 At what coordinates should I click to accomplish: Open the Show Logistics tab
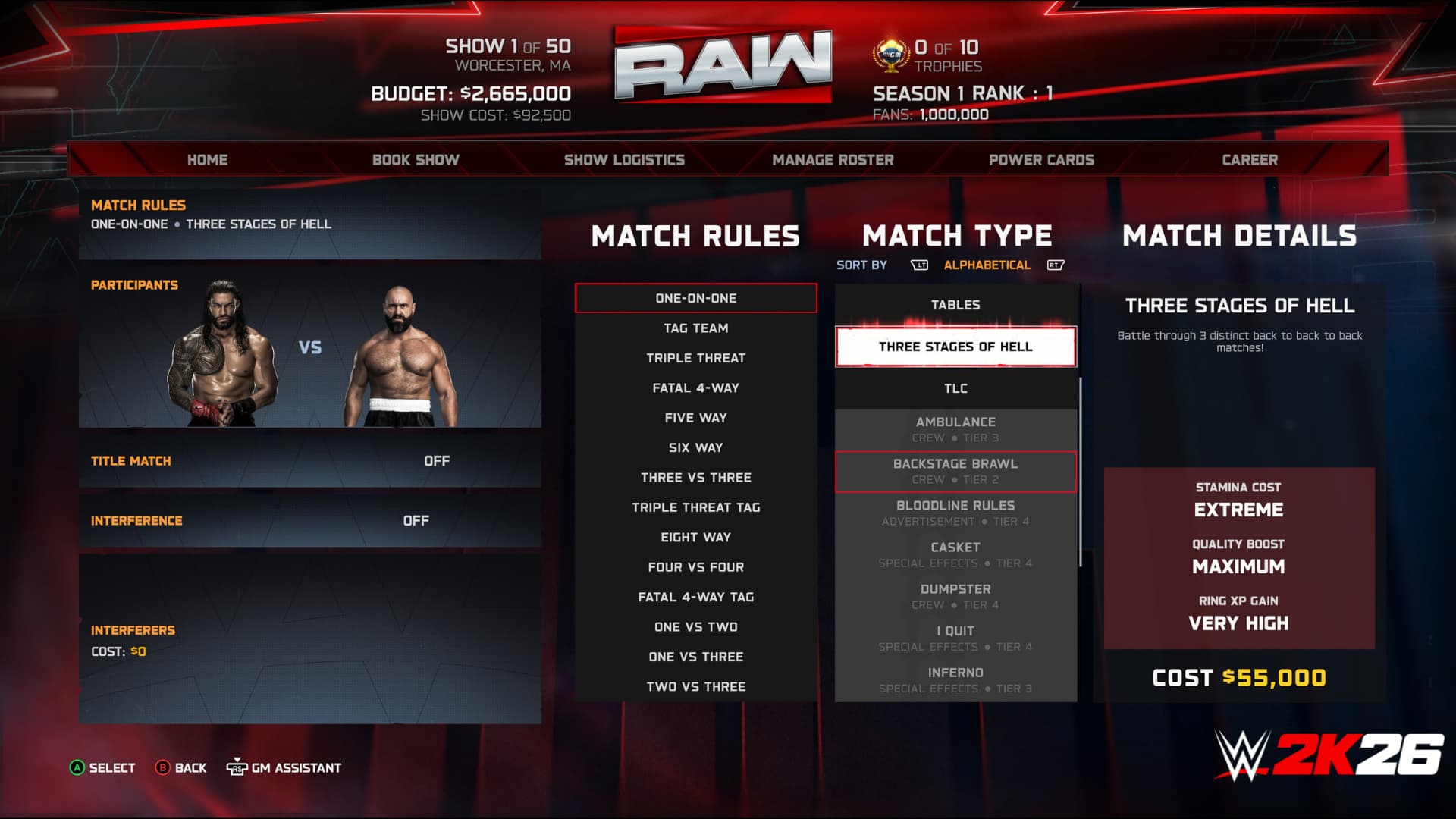tap(624, 160)
